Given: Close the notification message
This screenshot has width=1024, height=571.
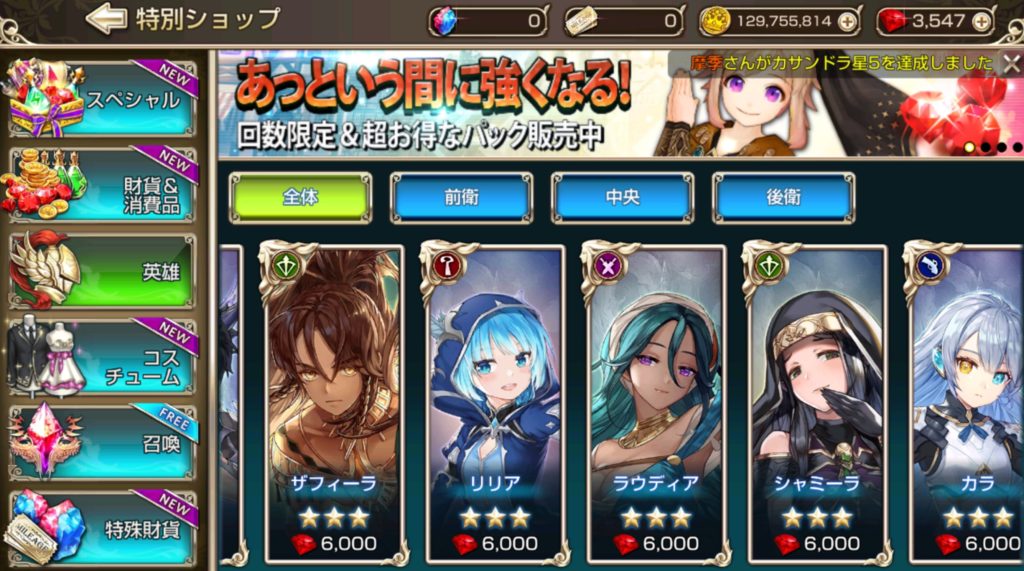Looking at the screenshot, I should [x=1010, y=63].
